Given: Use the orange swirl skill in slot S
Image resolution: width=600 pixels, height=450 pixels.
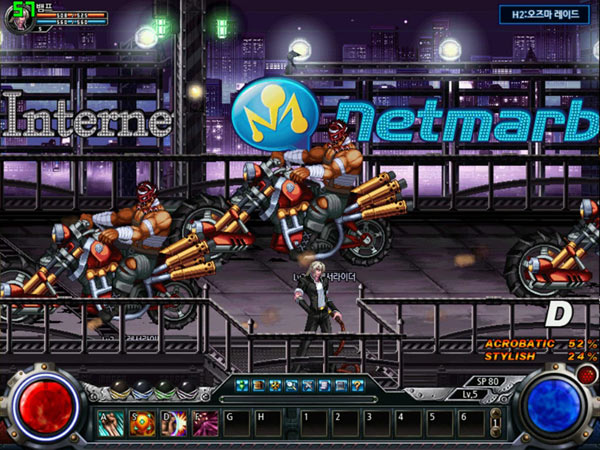Looking at the screenshot, I should [139, 420].
